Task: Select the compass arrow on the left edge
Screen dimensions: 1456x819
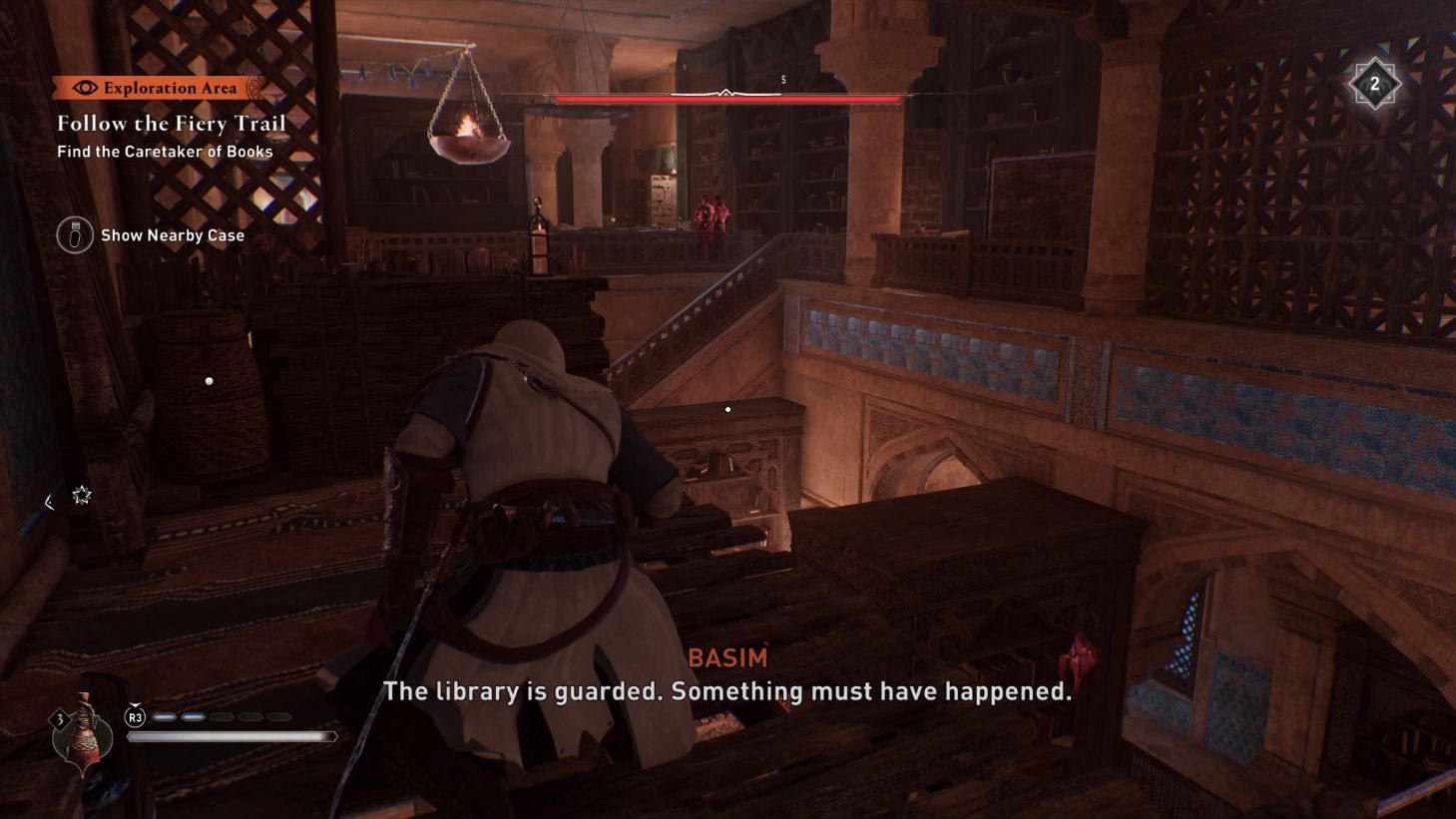Action: click(48, 503)
